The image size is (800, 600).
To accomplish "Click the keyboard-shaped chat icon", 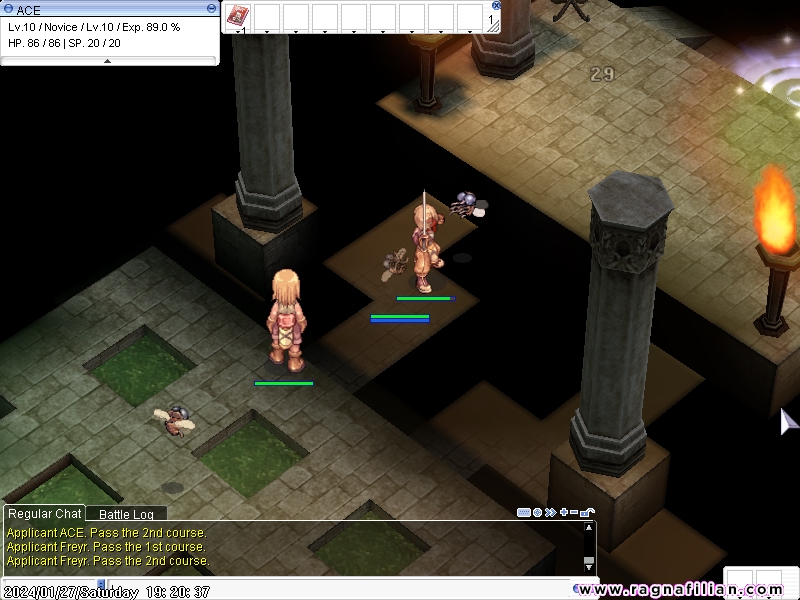I will pyautogui.click(x=524, y=513).
